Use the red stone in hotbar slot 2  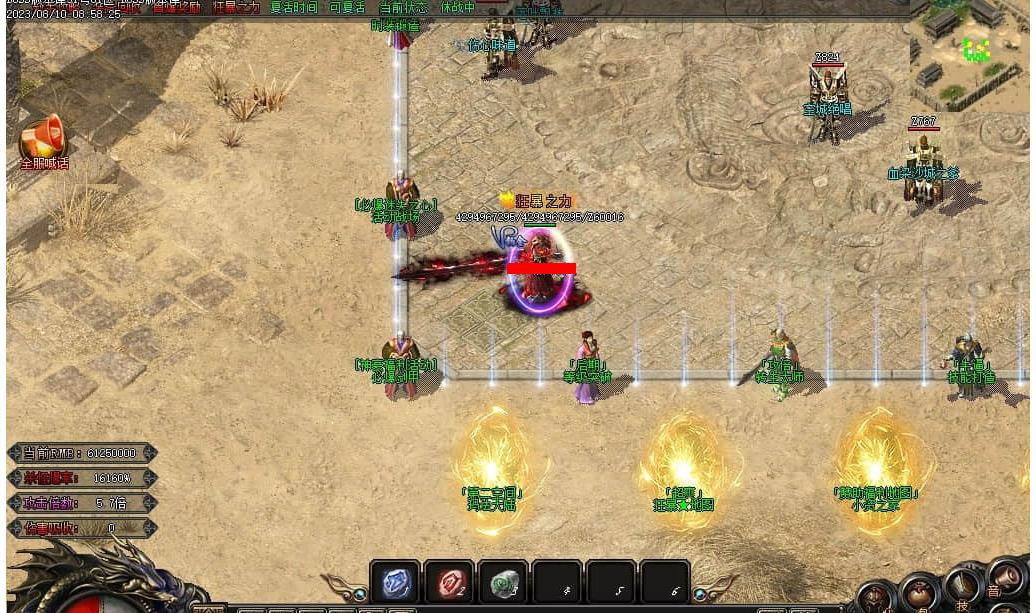449,583
